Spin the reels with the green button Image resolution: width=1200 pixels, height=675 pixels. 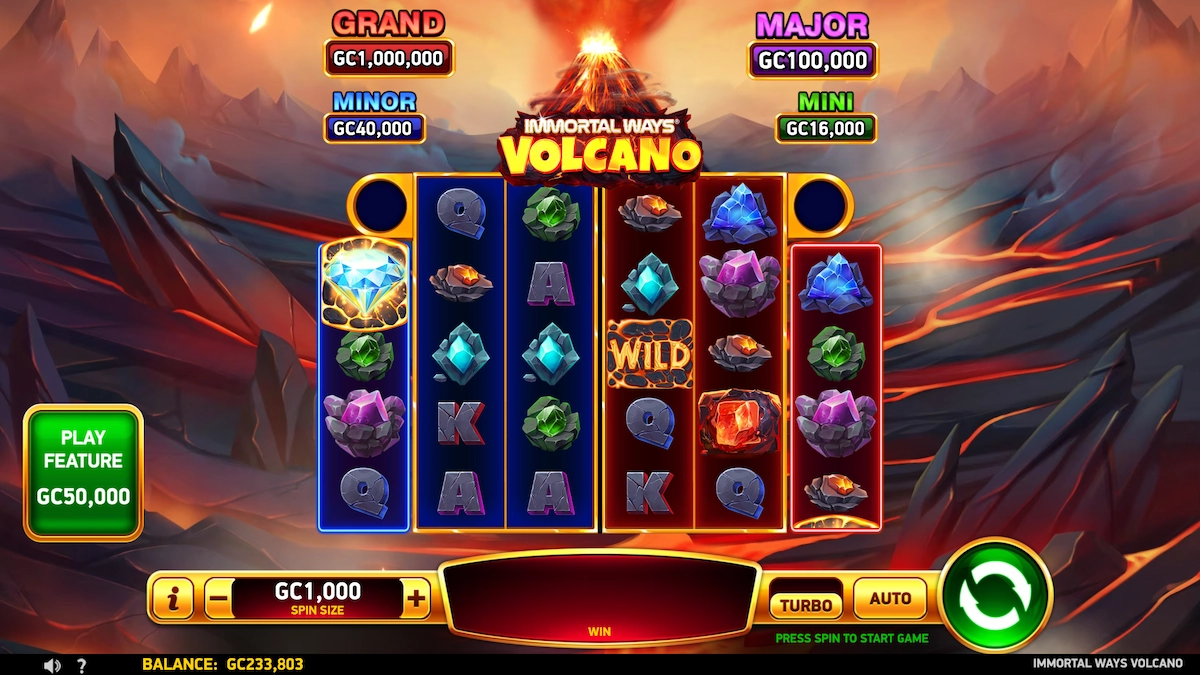pos(995,597)
